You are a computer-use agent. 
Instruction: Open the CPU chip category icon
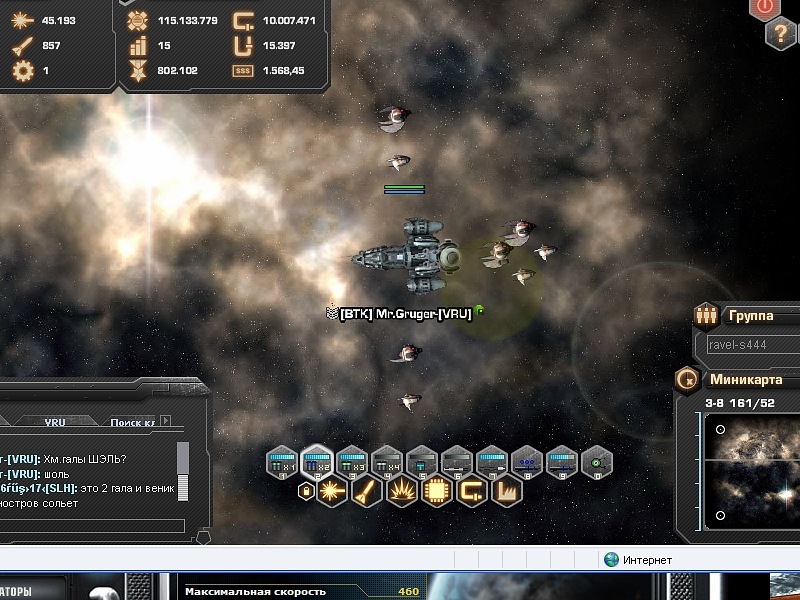point(435,492)
